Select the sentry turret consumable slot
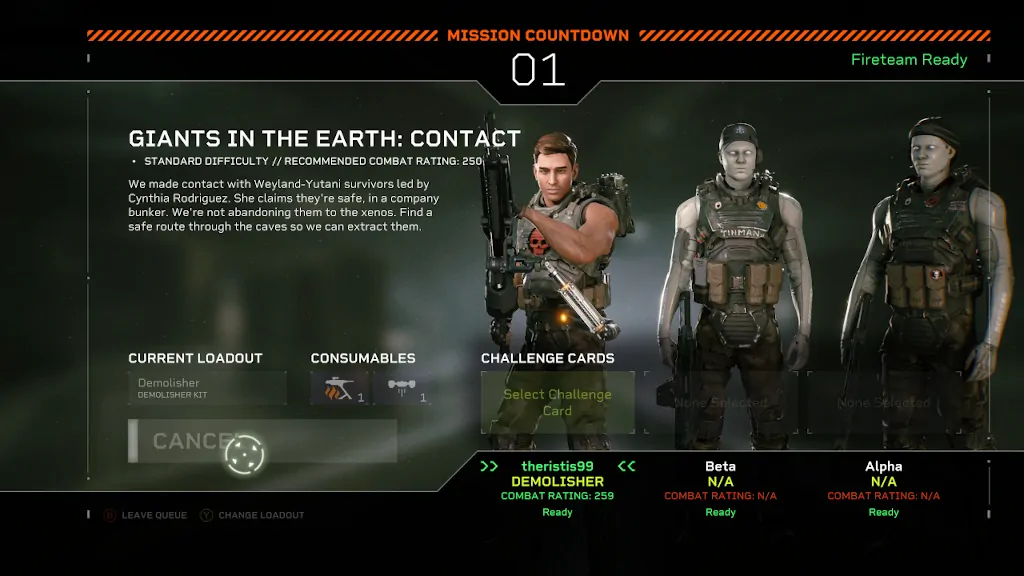 339,388
